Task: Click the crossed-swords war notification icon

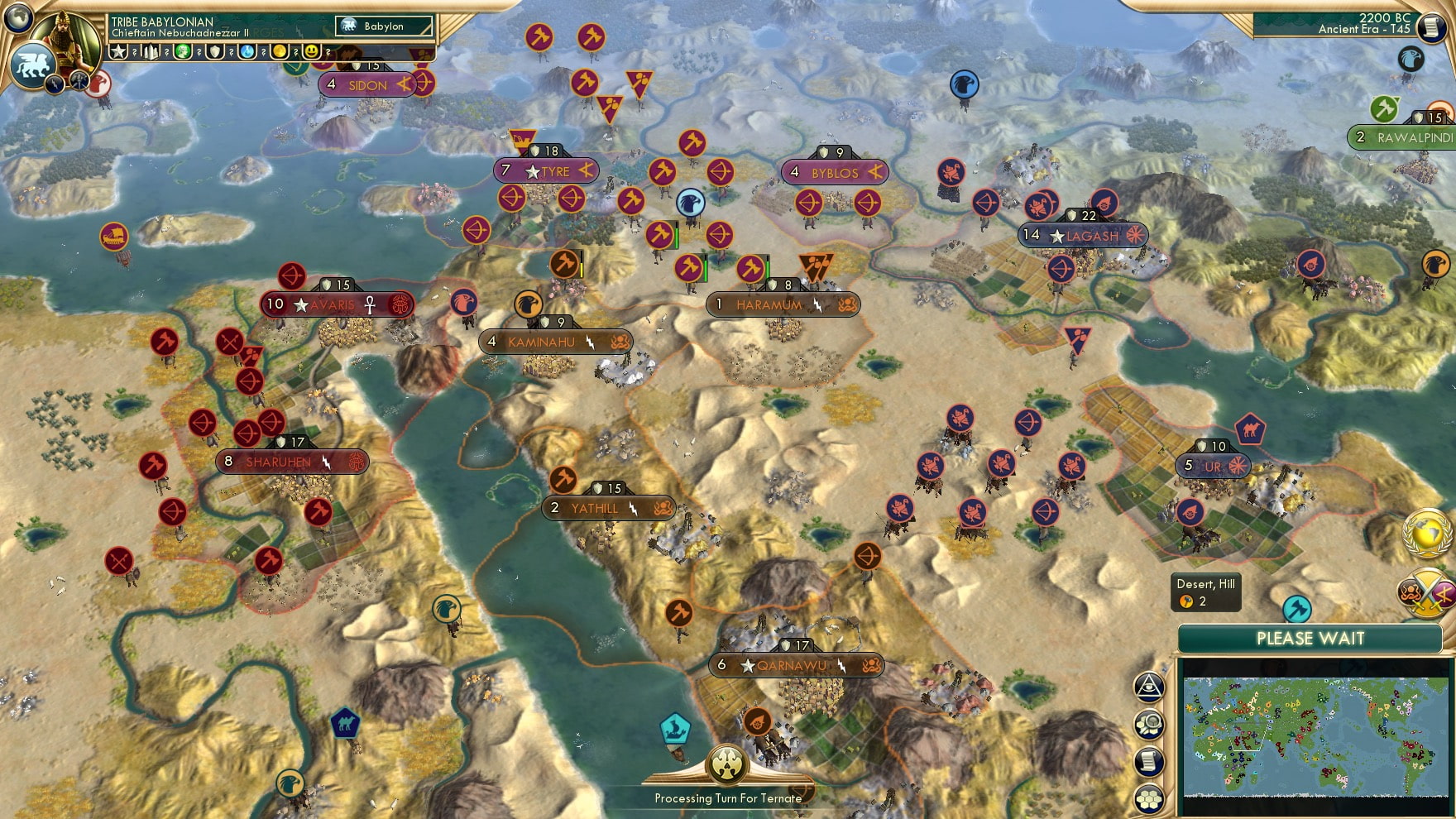Action: [1425, 594]
